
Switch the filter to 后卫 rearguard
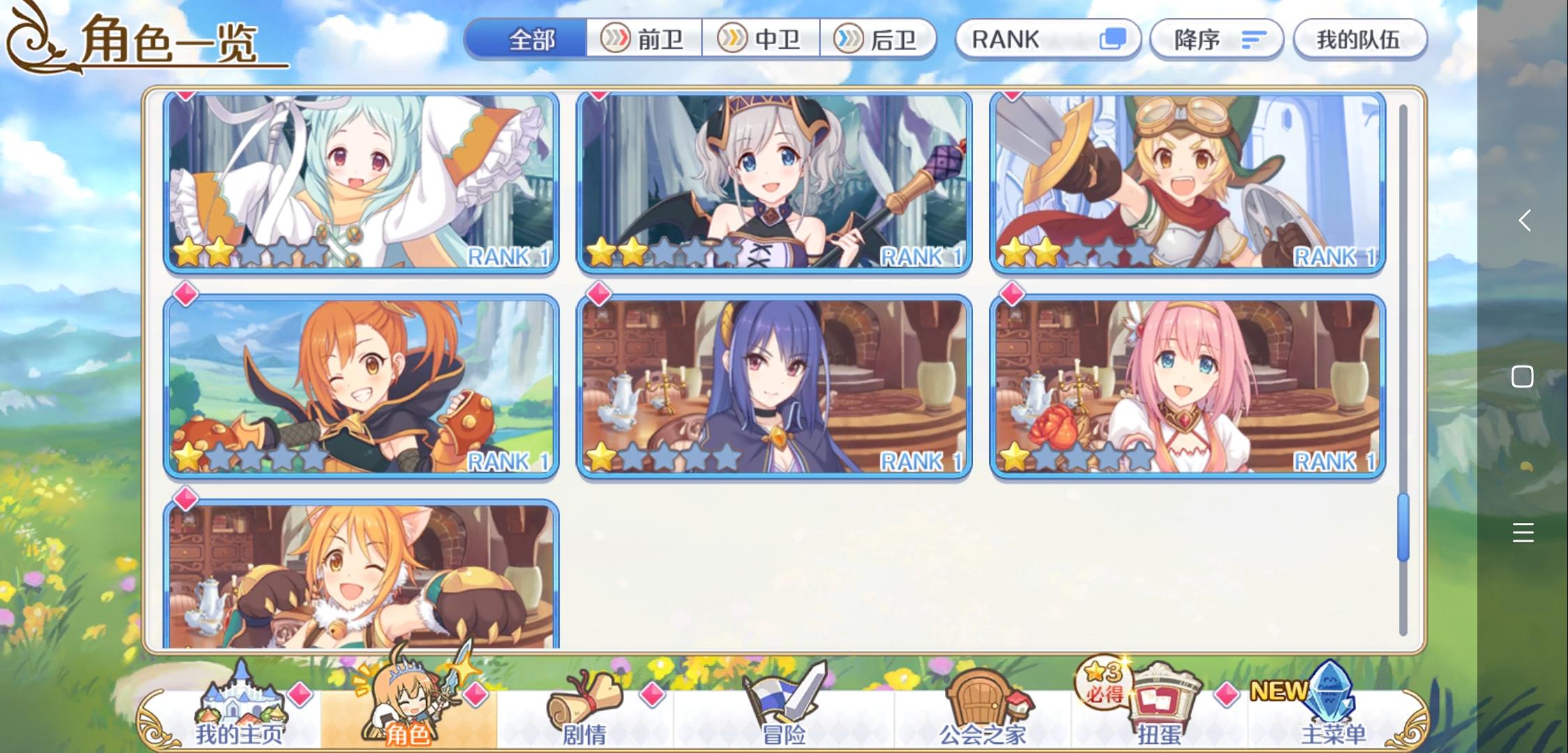tap(880, 40)
